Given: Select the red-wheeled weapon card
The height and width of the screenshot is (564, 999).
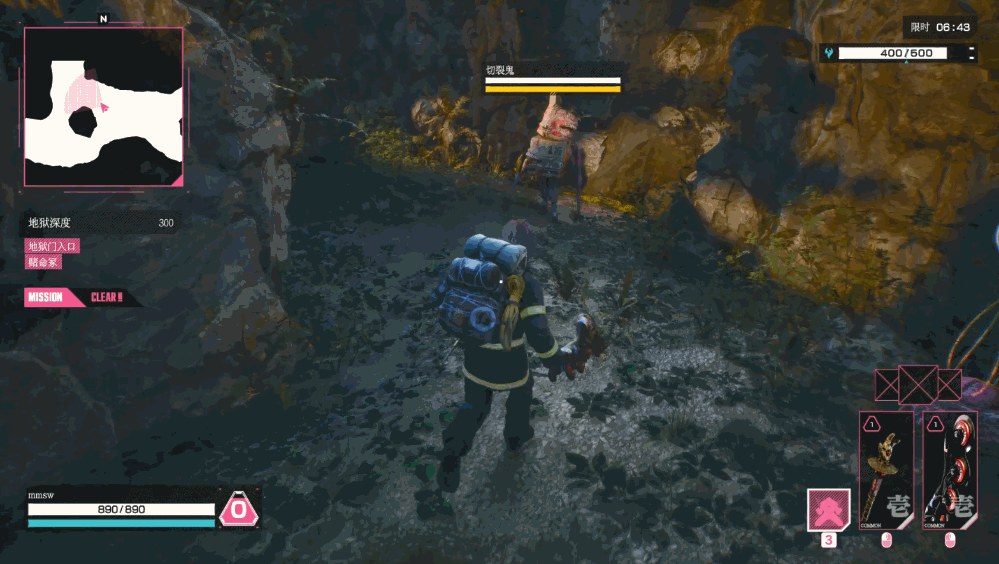Looking at the screenshot, I should pos(949,470).
